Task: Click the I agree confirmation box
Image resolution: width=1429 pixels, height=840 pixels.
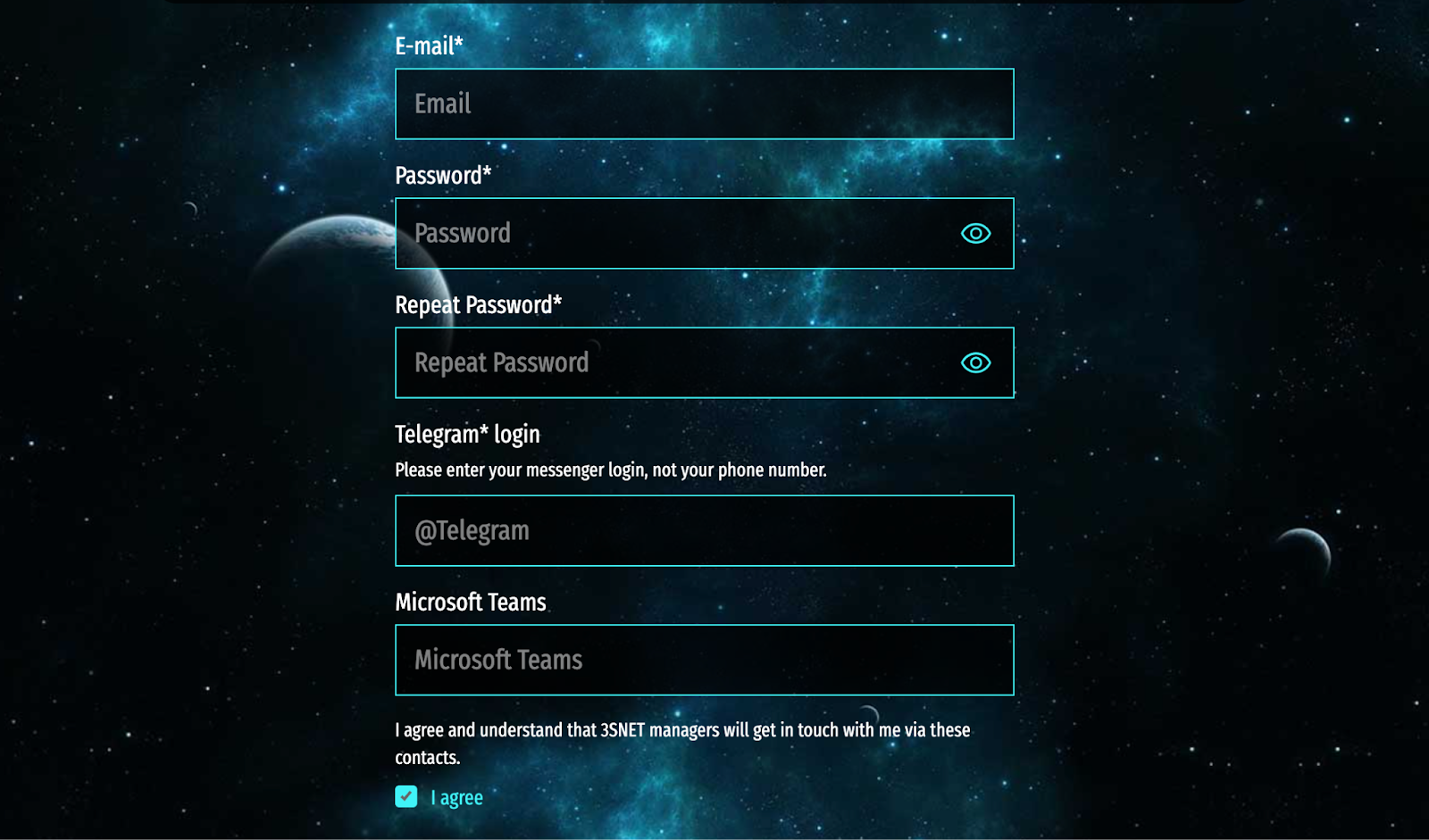Action: (x=405, y=795)
